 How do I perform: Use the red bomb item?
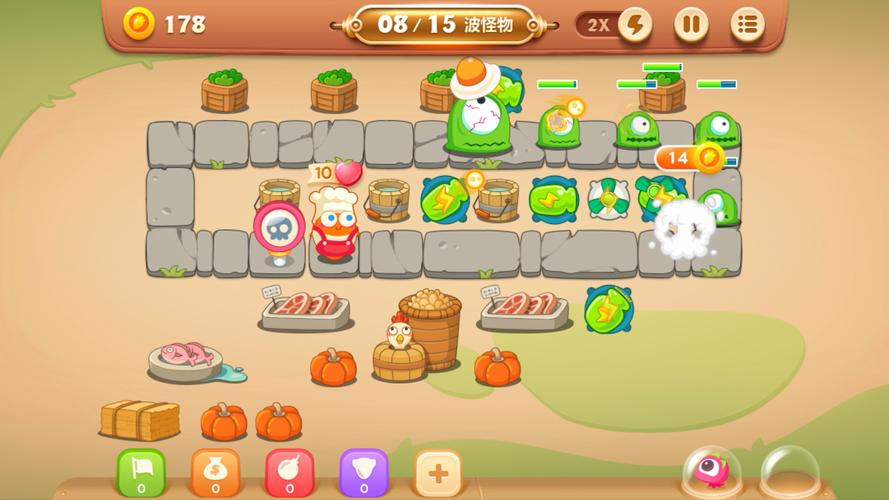(x=289, y=472)
